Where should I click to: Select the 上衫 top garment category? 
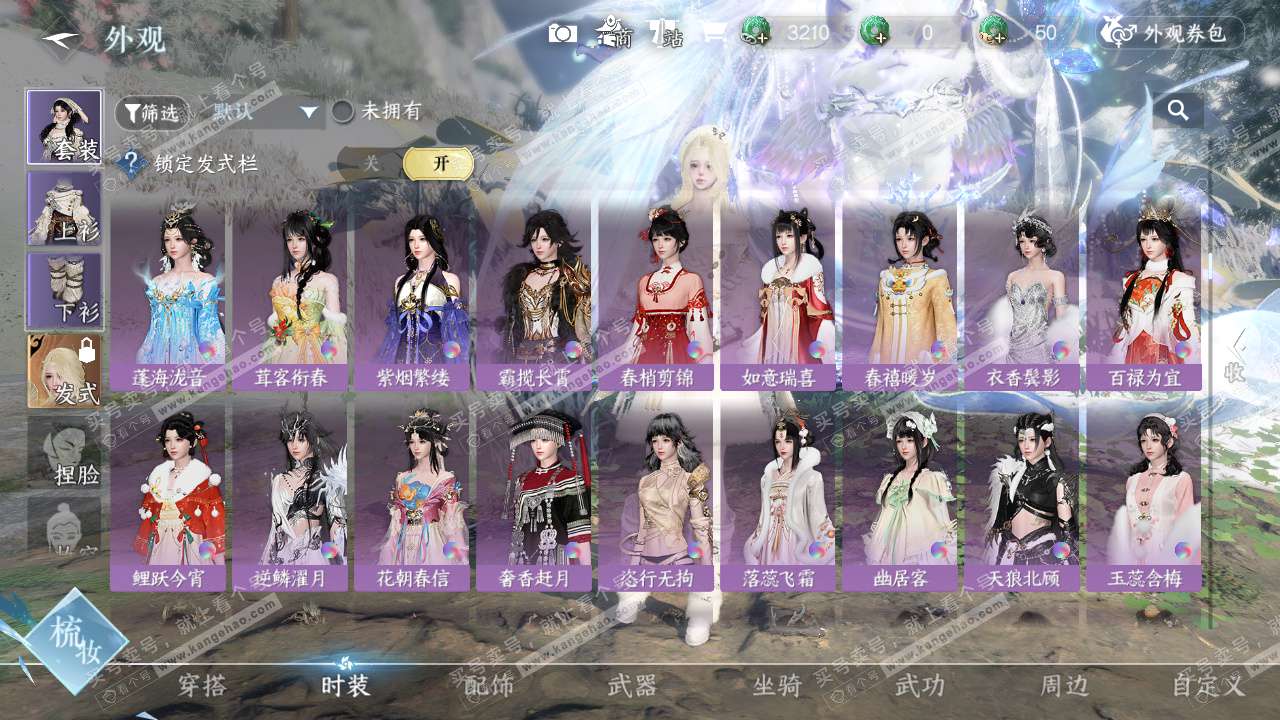[64, 208]
